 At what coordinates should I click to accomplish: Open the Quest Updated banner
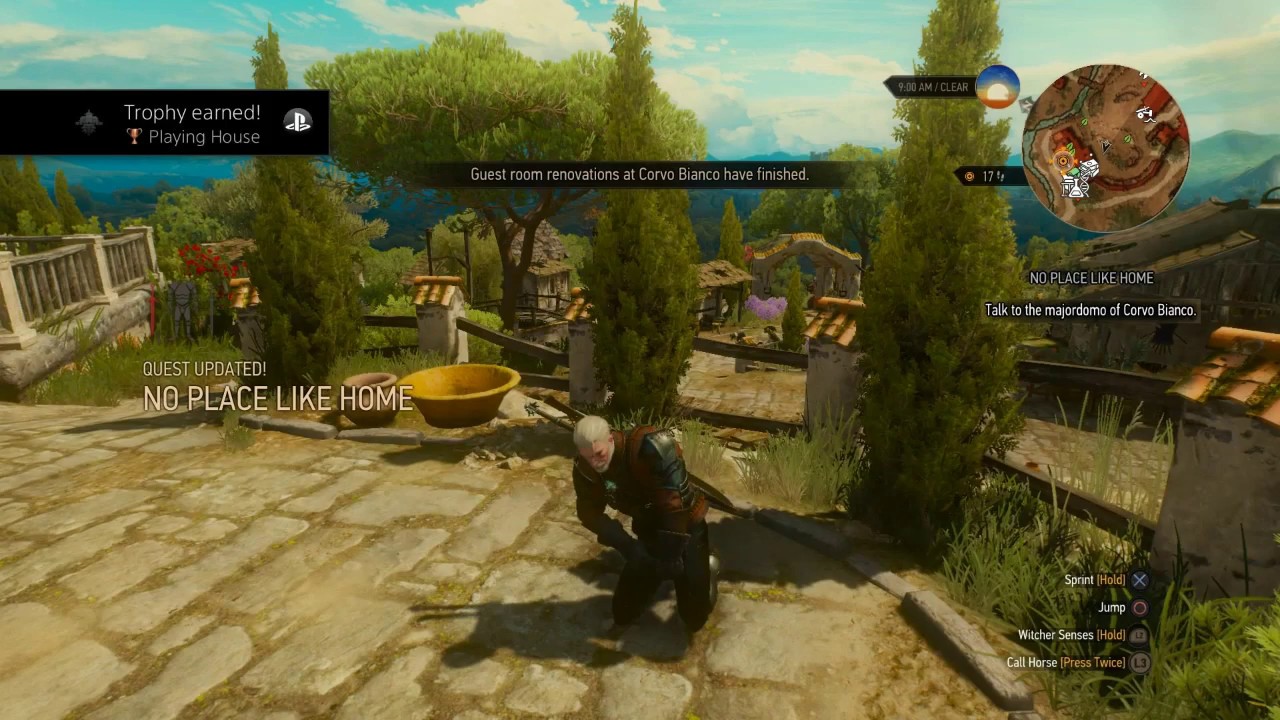(277, 389)
